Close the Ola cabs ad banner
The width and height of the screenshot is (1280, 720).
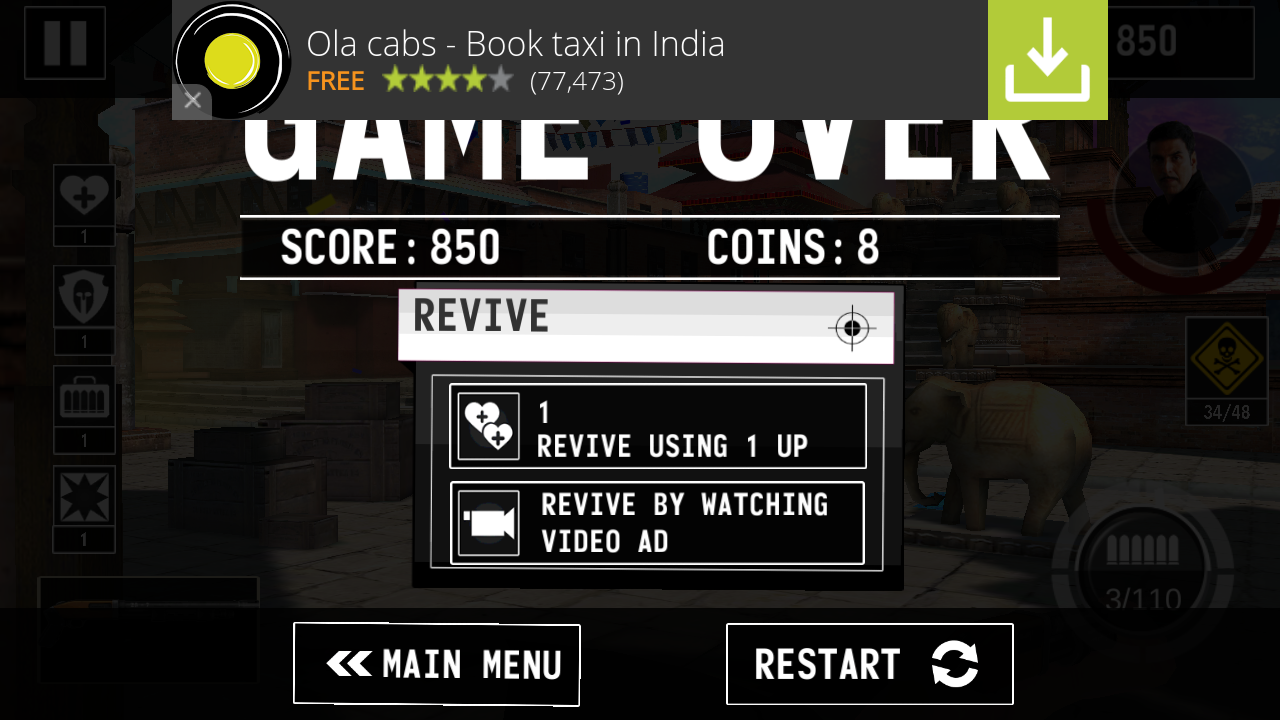click(x=193, y=100)
